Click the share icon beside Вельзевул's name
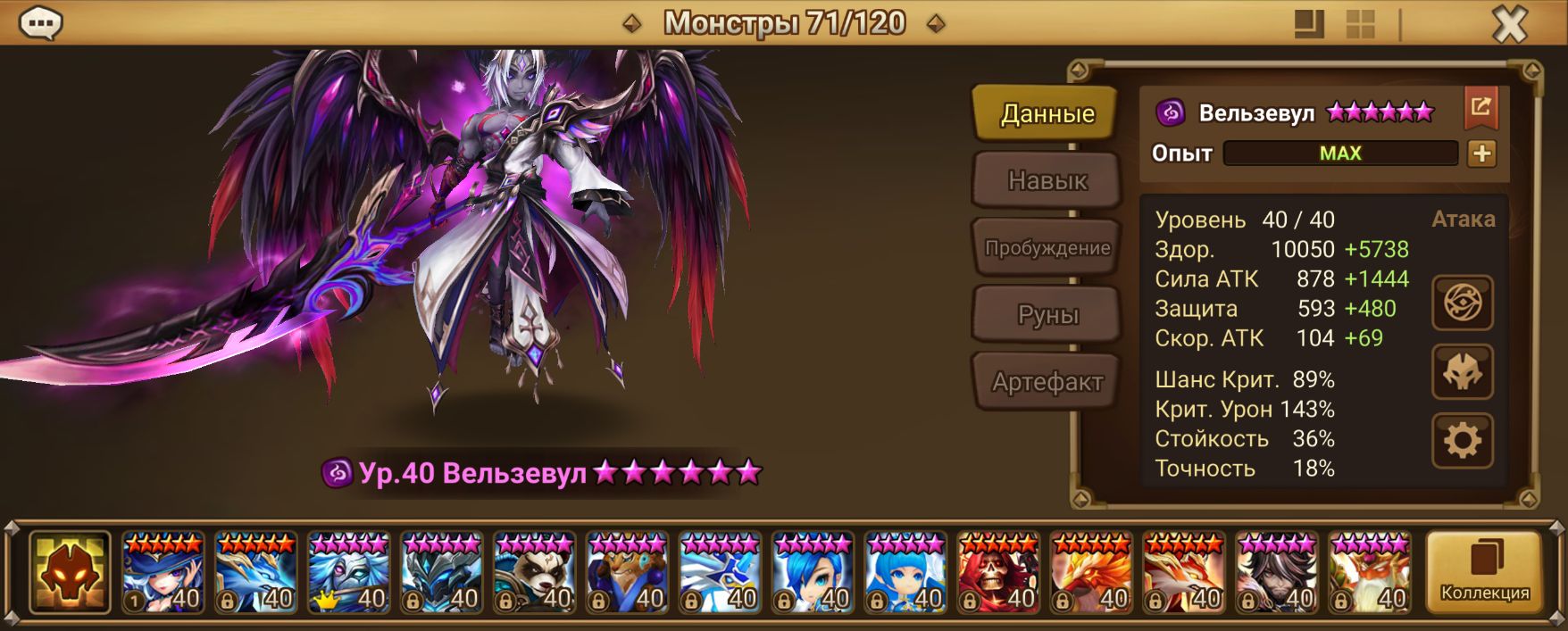This screenshot has height=631, width=1568. pos(1480,108)
